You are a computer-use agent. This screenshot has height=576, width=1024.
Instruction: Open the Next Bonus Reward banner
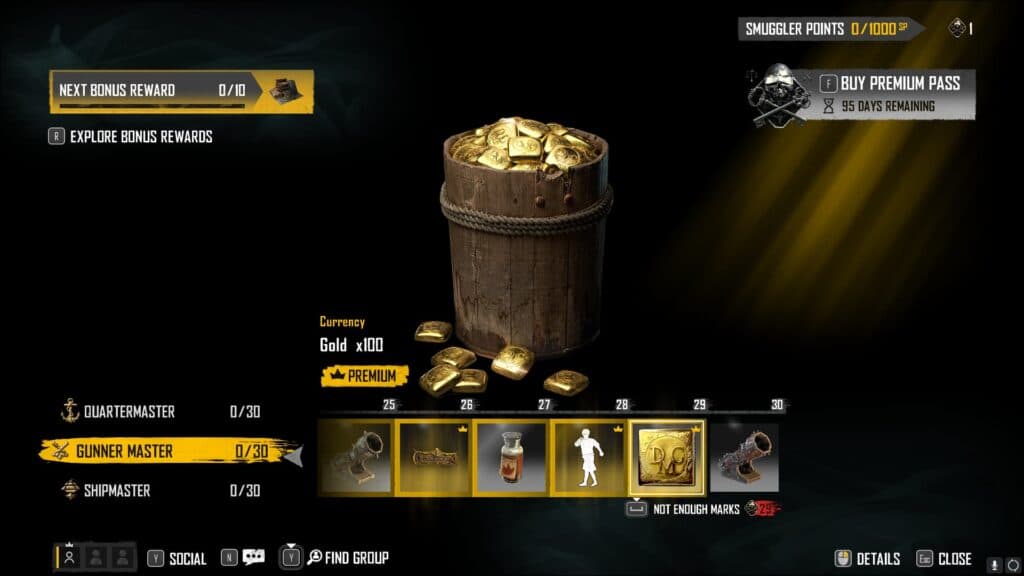coord(181,91)
